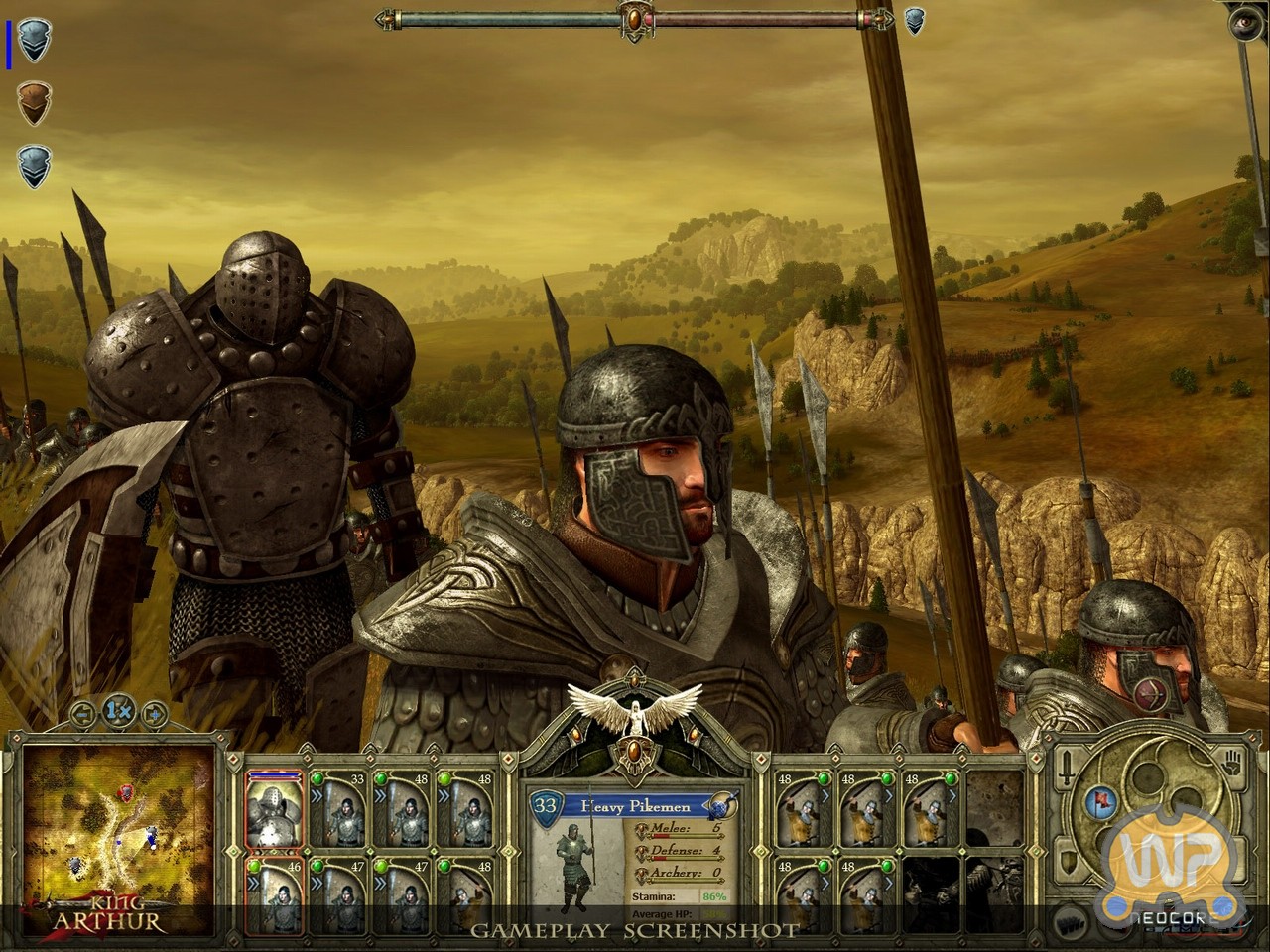Activate the open hand halt command
1270x952 pixels.
(x=1230, y=764)
